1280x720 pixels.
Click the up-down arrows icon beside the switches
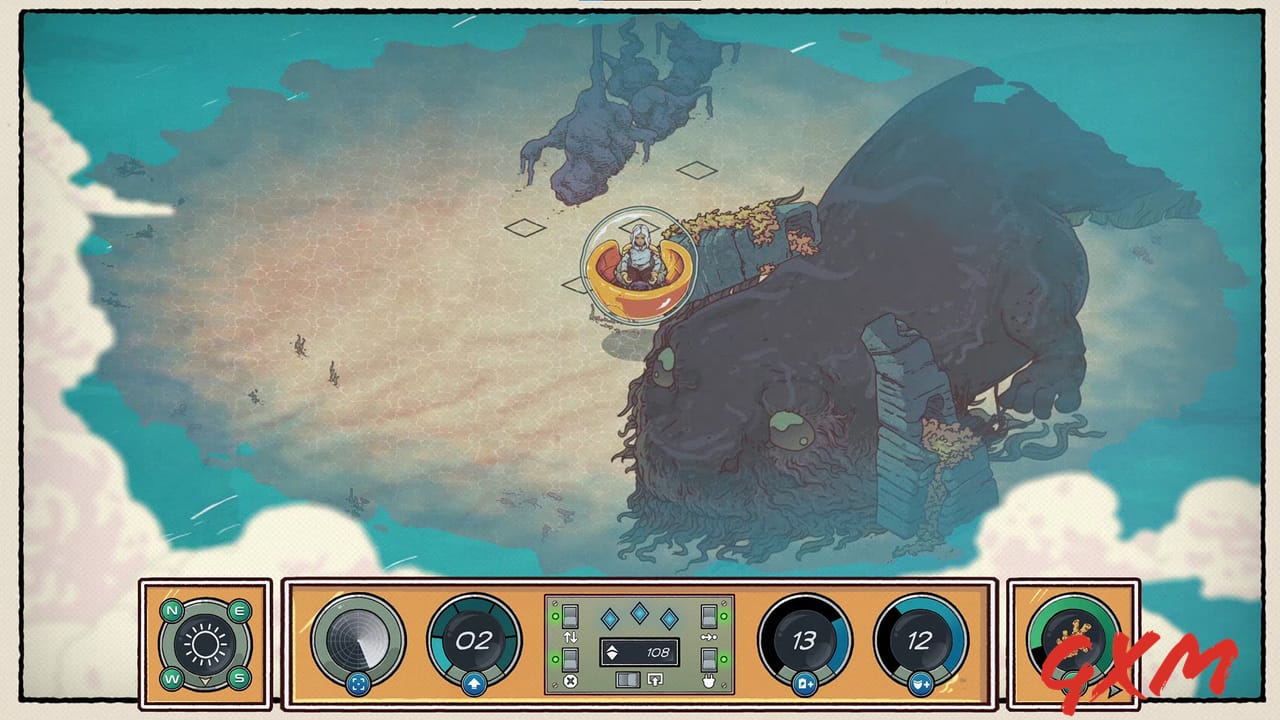(571, 635)
